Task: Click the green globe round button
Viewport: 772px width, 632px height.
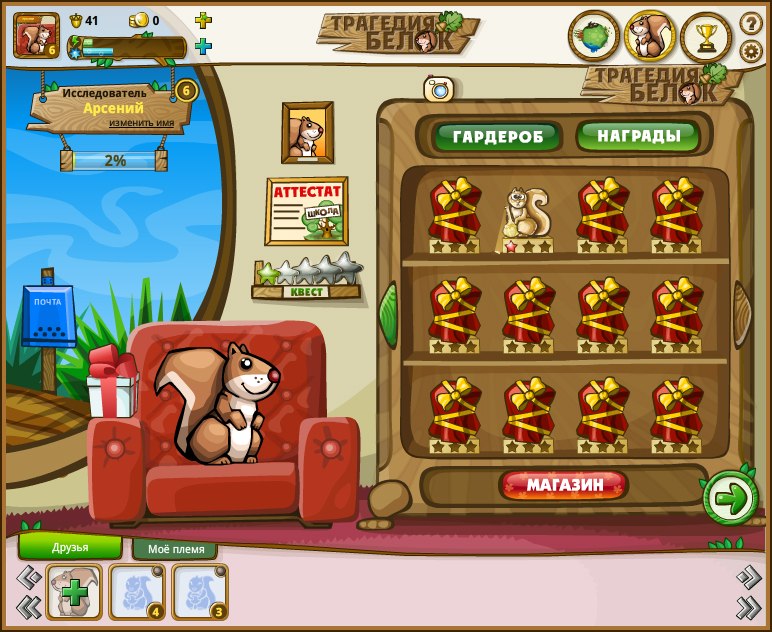Action: [593, 37]
